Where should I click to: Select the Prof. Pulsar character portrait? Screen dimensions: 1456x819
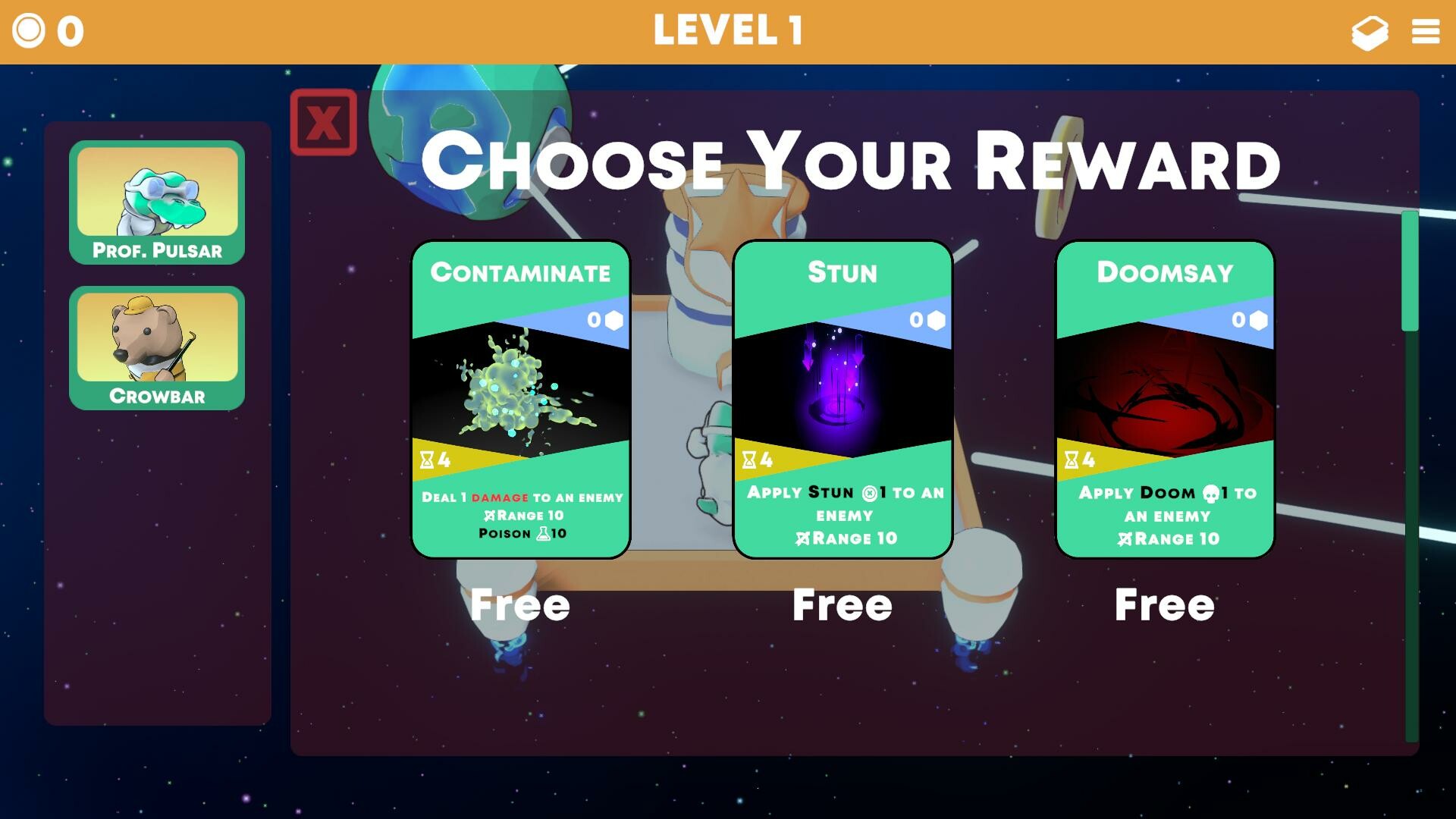[158, 201]
